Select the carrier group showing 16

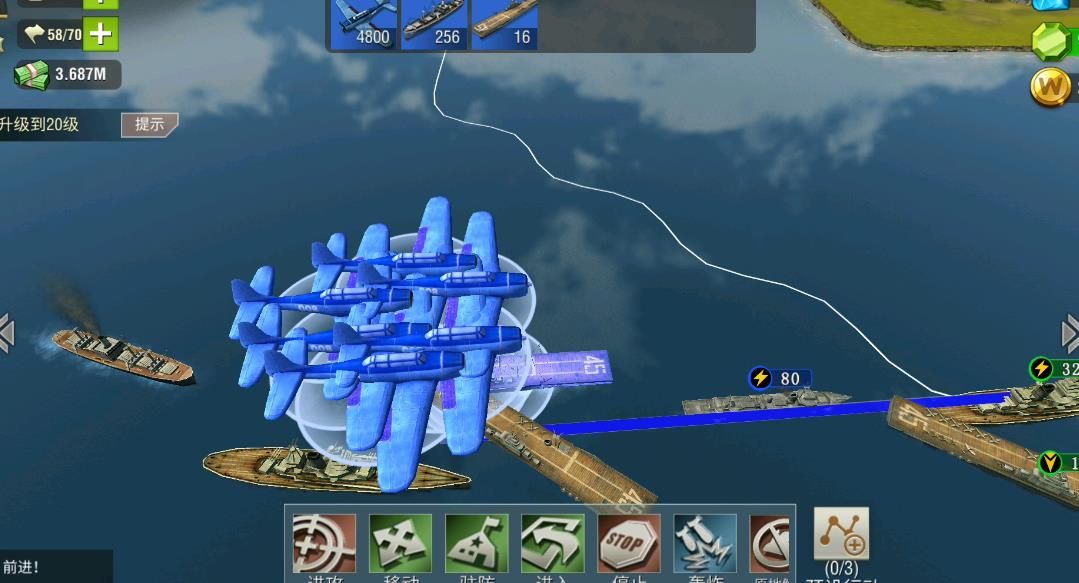click(504, 23)
